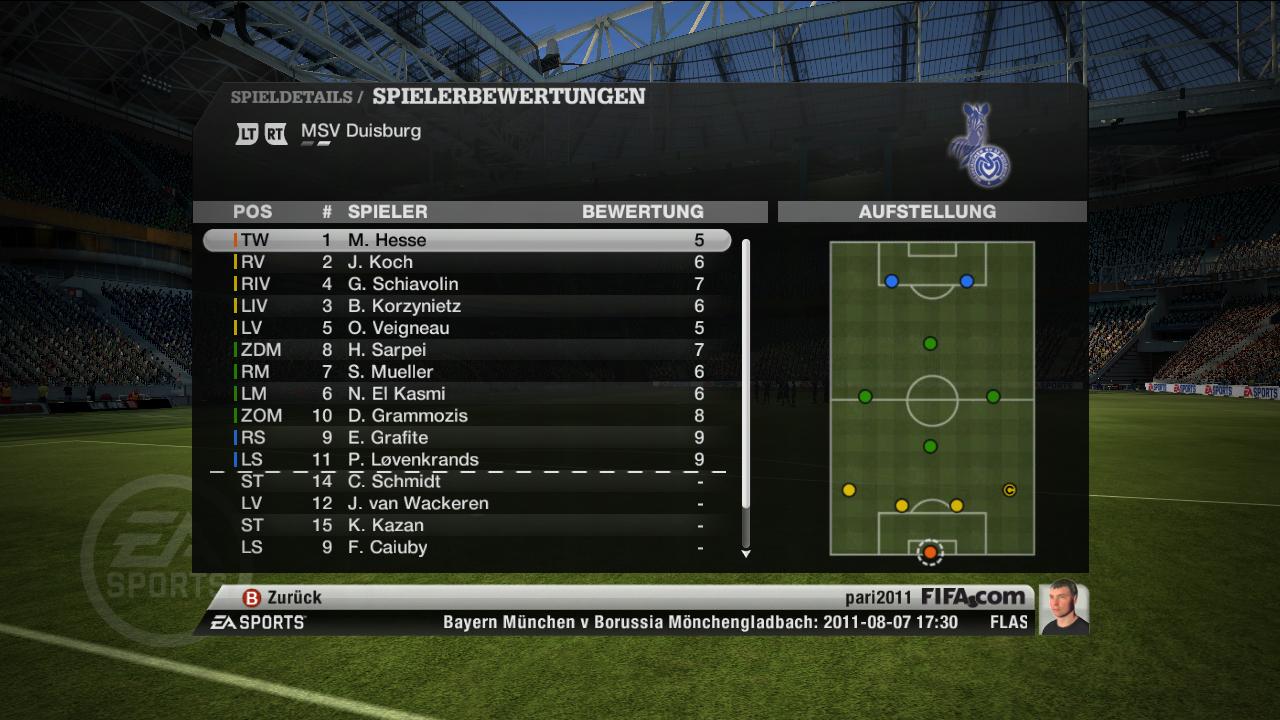Choose the H. Sarpei row
The width and height of the screenshot is (1280, 720).
[x=467, y=350]
